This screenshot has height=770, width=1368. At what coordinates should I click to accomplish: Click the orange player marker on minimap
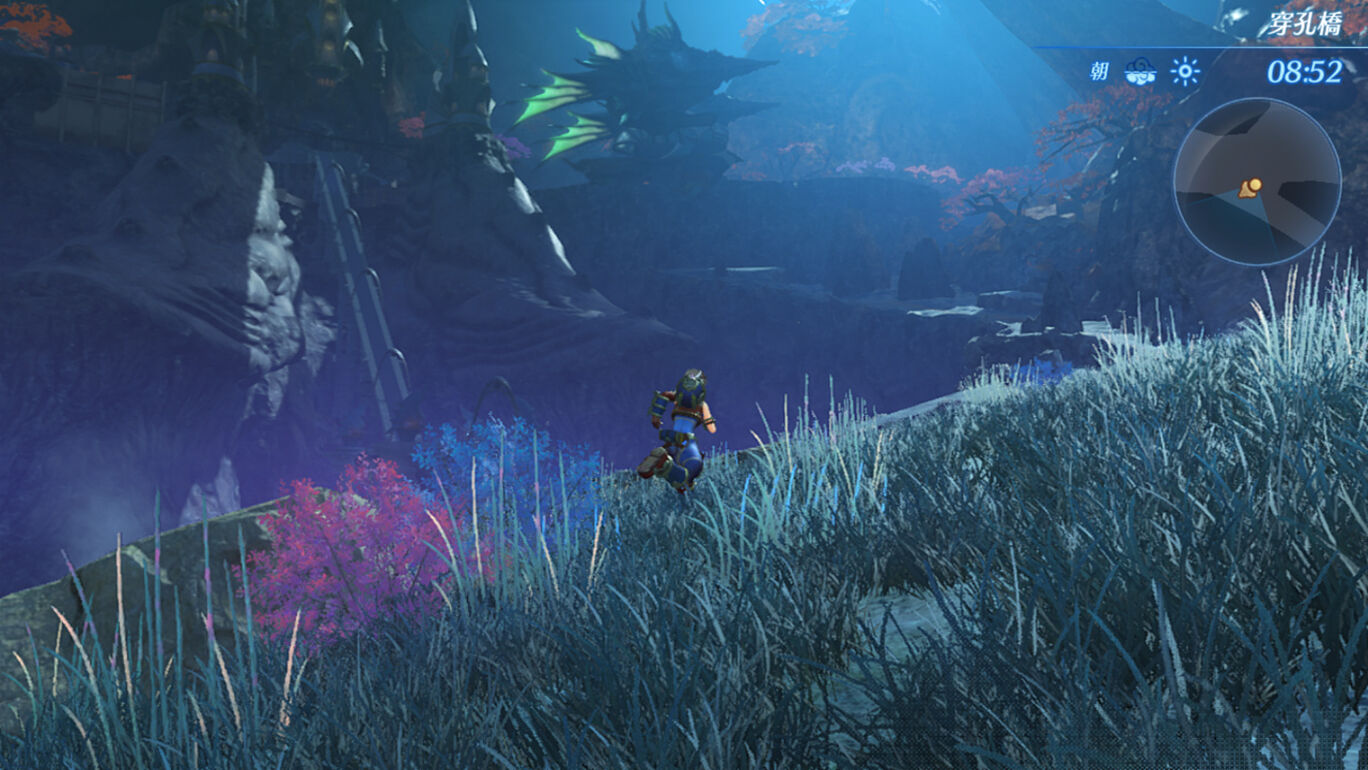[x=1250, y=188]
